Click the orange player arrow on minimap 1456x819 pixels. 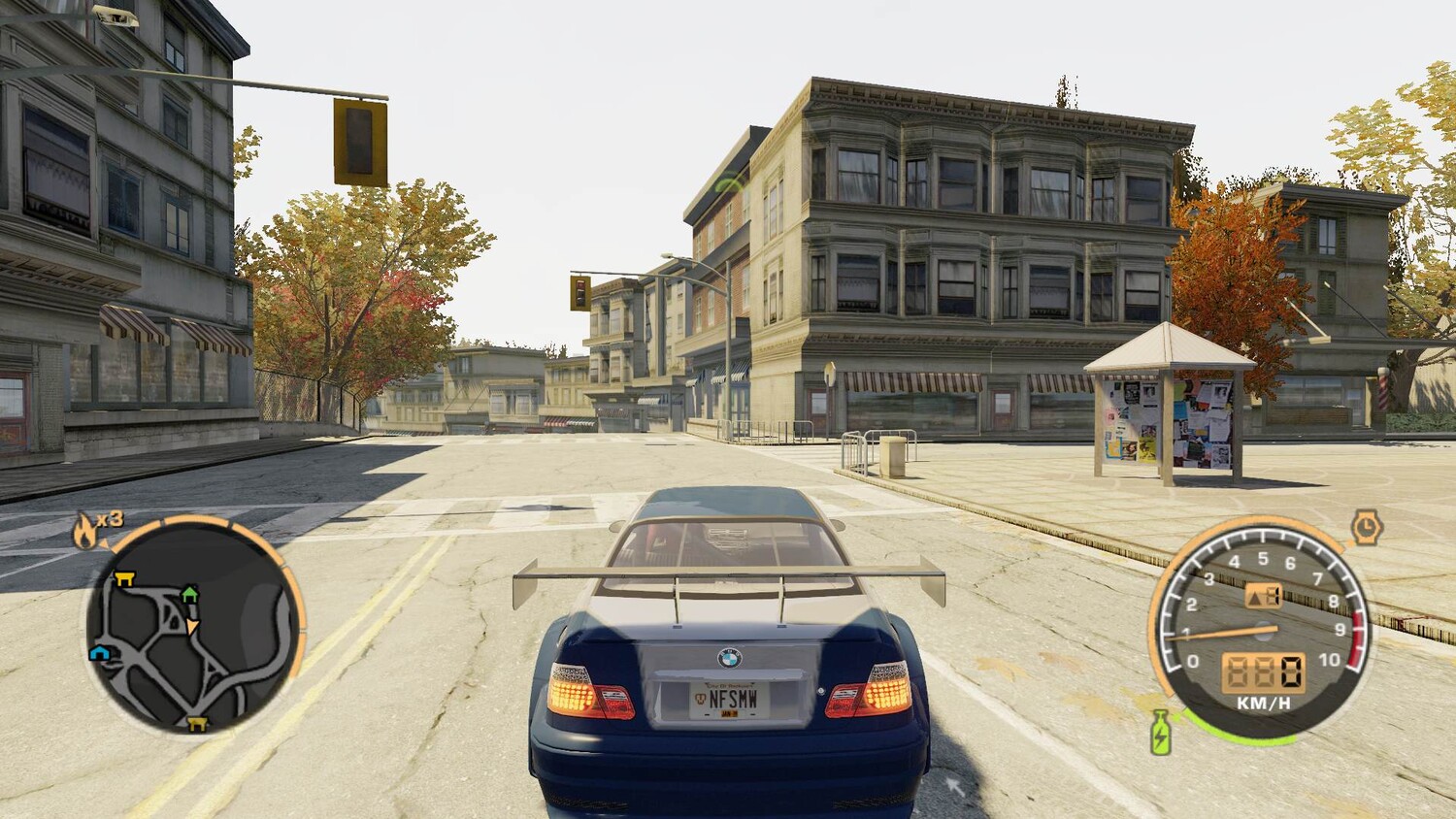click(x=192, y=626)
